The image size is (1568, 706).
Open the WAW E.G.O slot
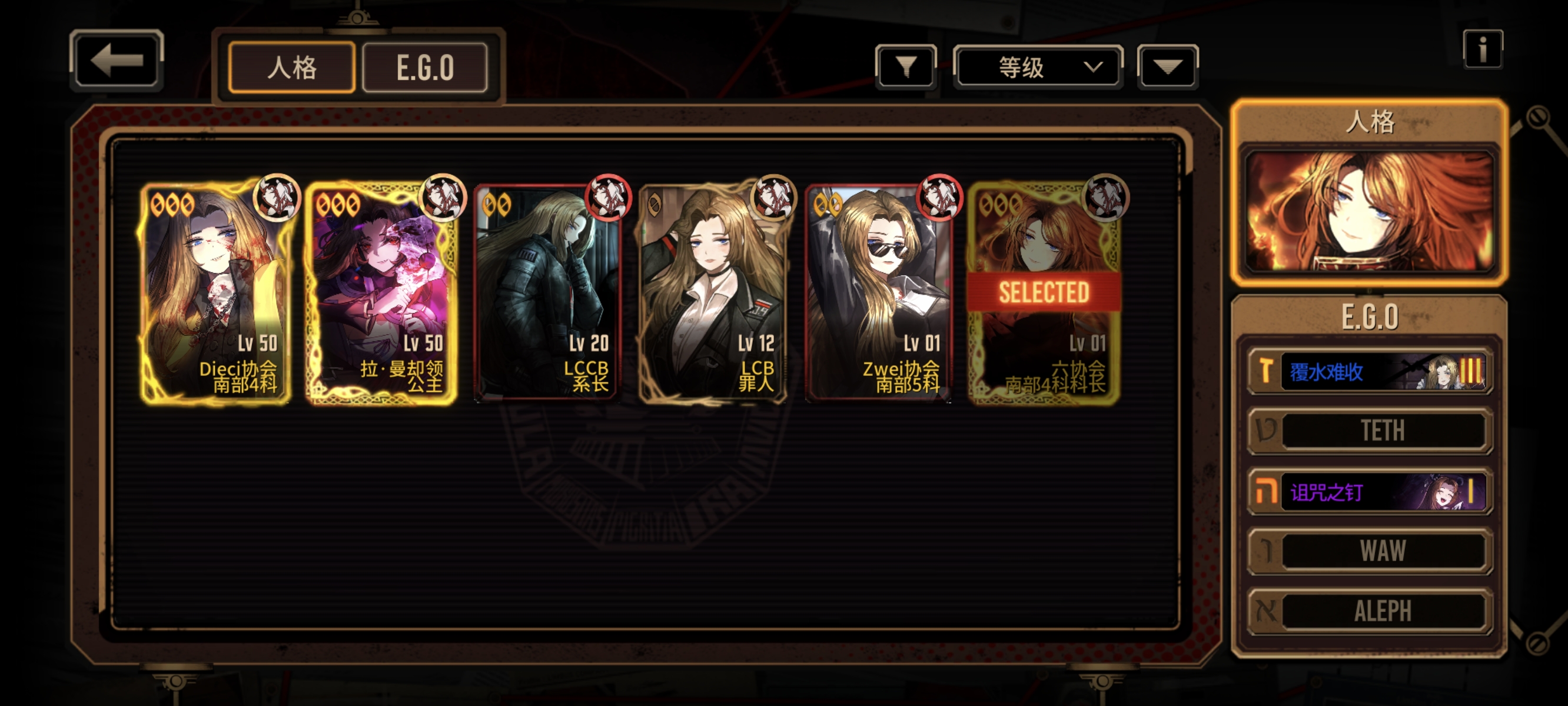tap(1370, 551)
